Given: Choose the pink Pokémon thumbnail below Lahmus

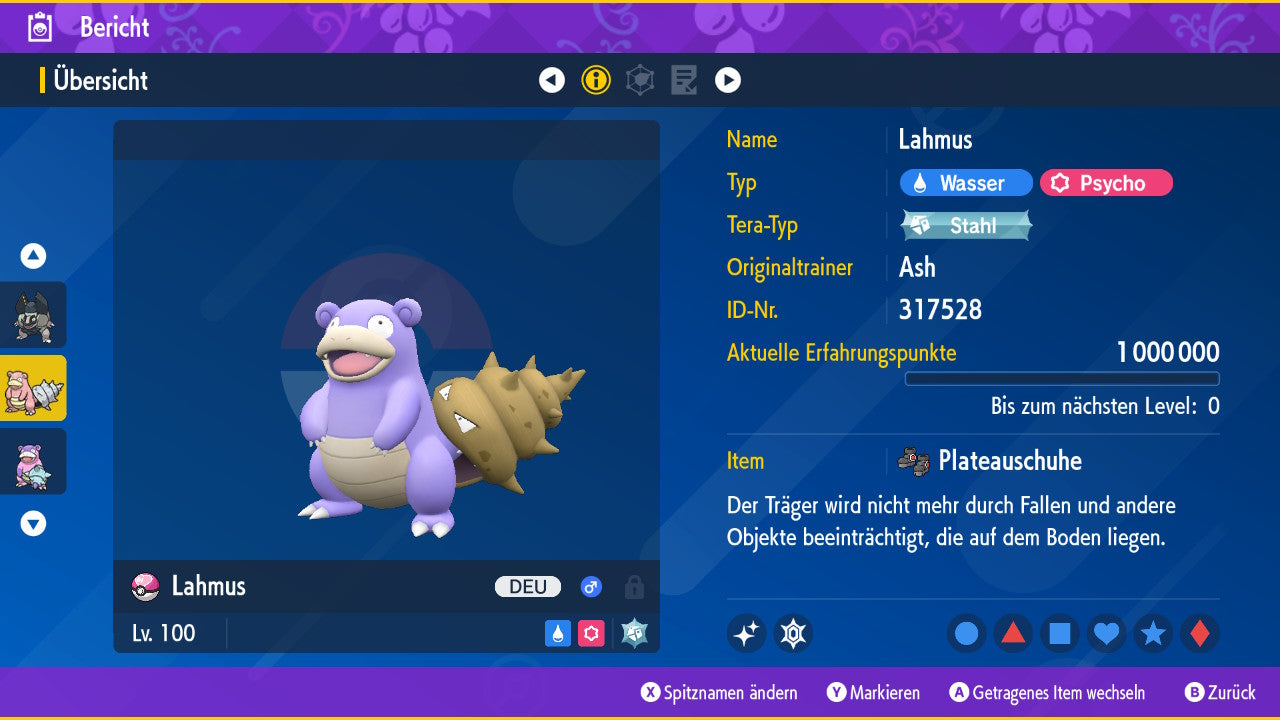Looking at the screenshot, I should click(33, 461).
